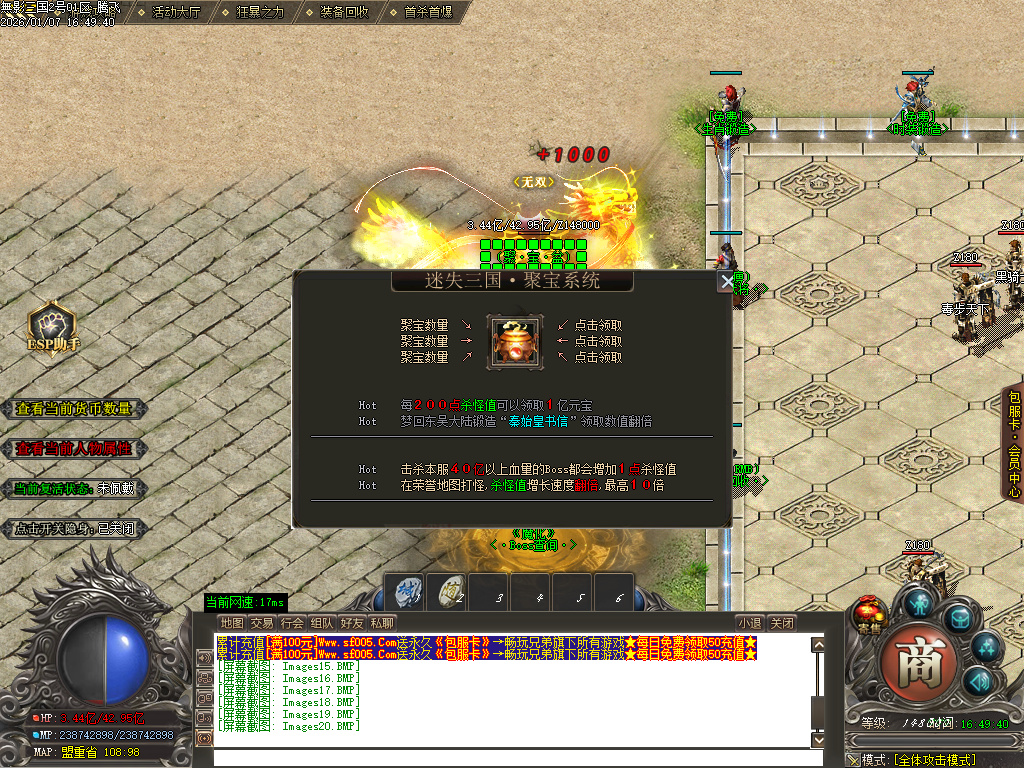Check the 当前复活状态 revive status button
This screenshot has height=768, width=1024.
tap(74, 489)
